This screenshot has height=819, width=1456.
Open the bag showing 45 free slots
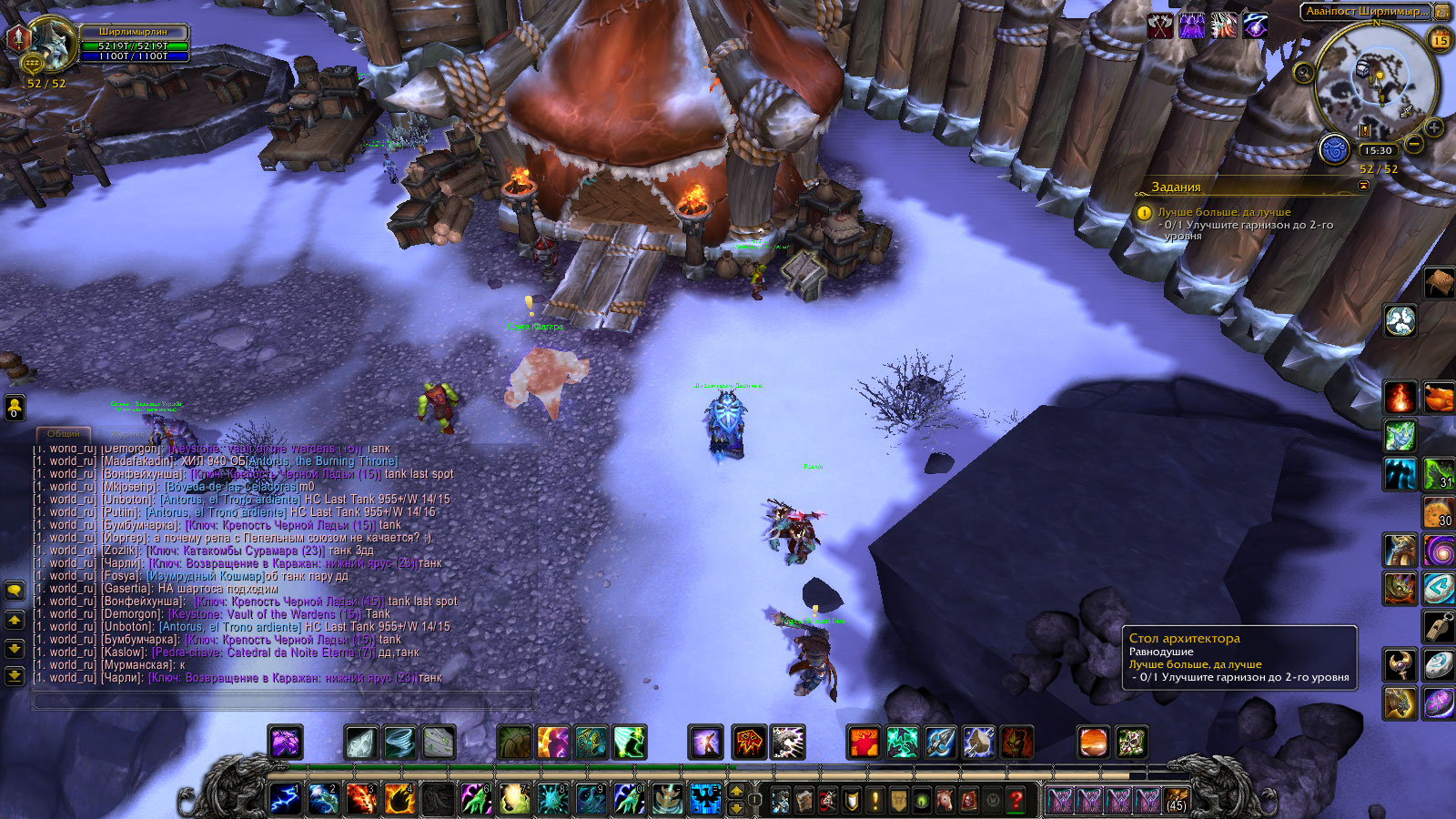point(1177,800)
